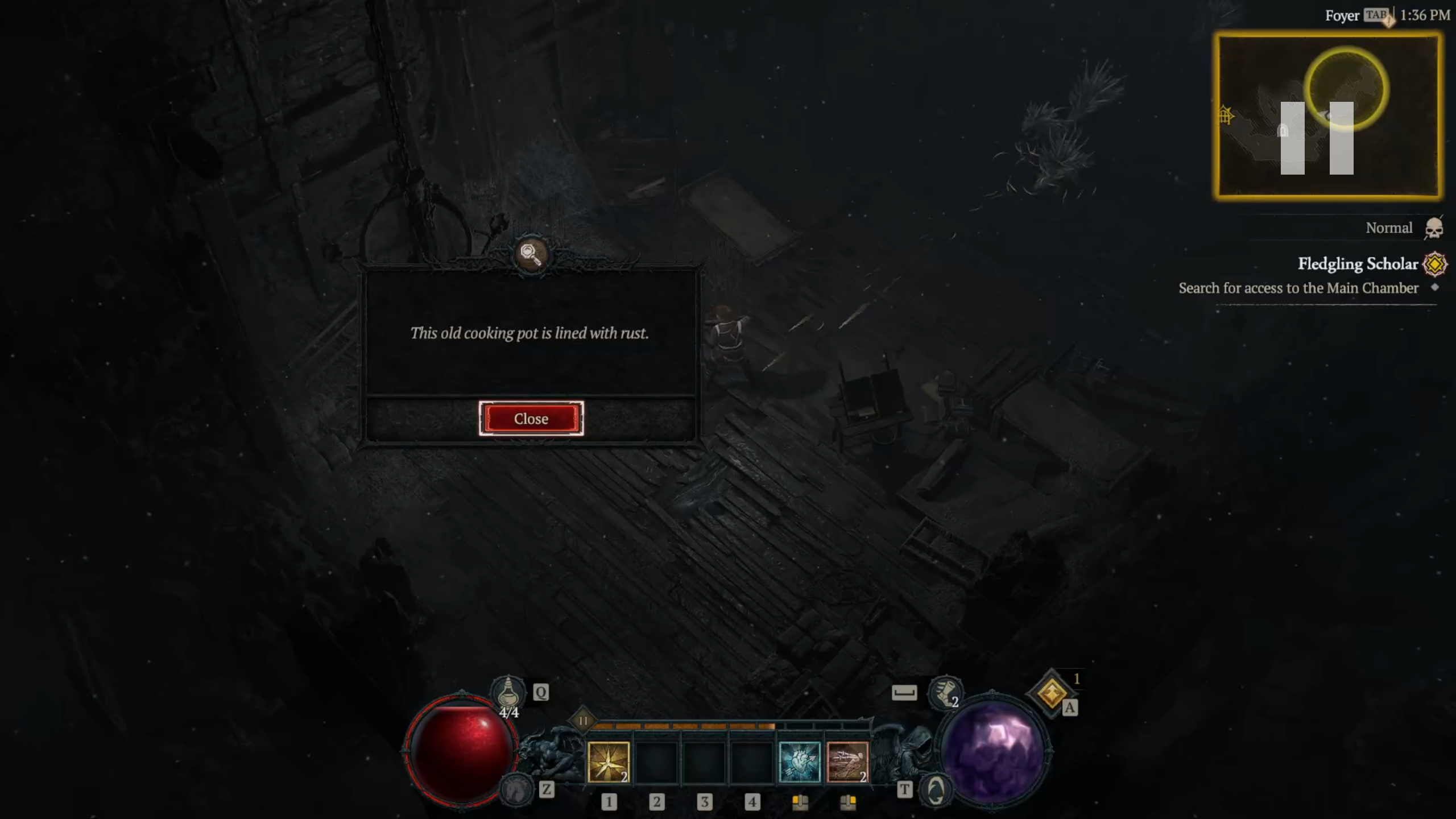Open the town portal swirl icon

point(936,789)
